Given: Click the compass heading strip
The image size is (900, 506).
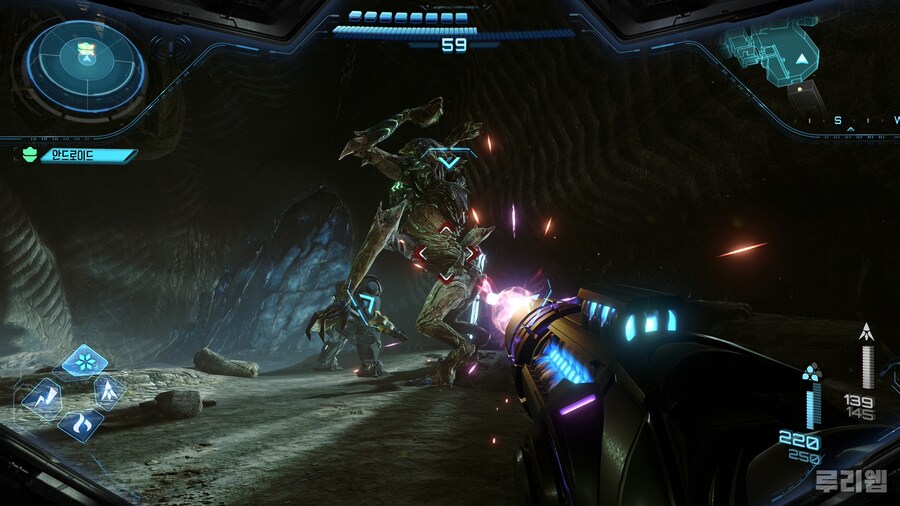Looking at the screenshot, I should tap(850, 121).
